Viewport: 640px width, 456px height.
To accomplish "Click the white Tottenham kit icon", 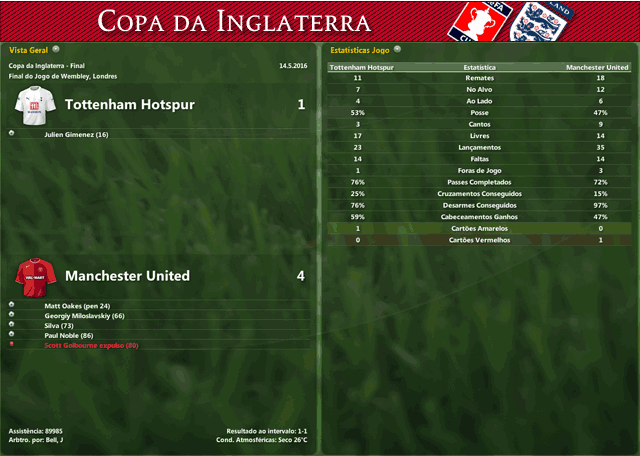I will click(x=35, y=104).
